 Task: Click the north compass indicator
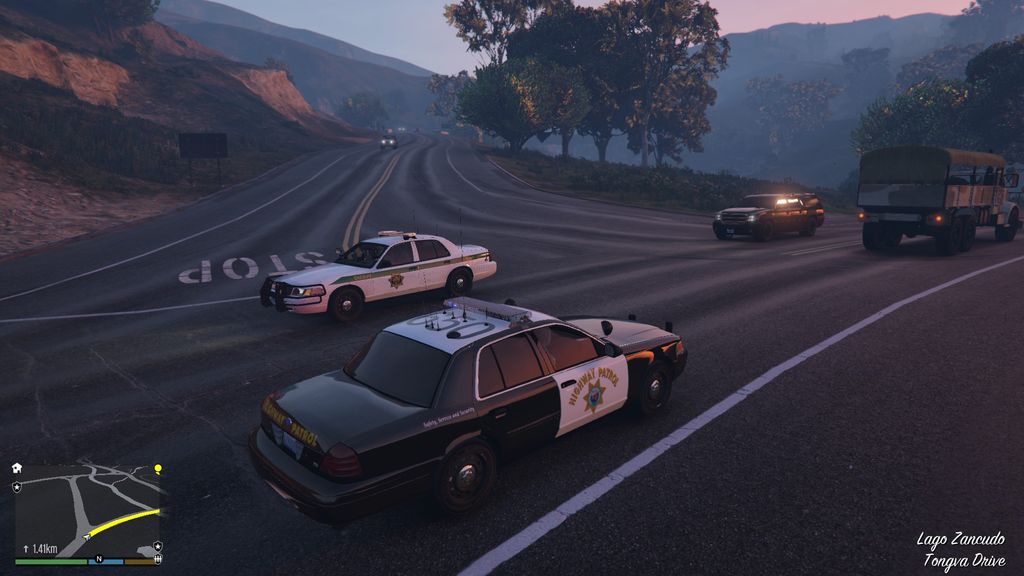click(99, 560)
